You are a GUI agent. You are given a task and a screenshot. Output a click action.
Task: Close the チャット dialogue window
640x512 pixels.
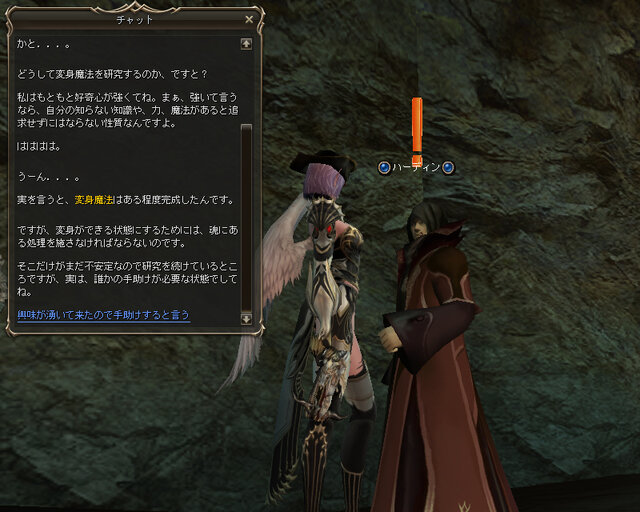tap(249, 18)
